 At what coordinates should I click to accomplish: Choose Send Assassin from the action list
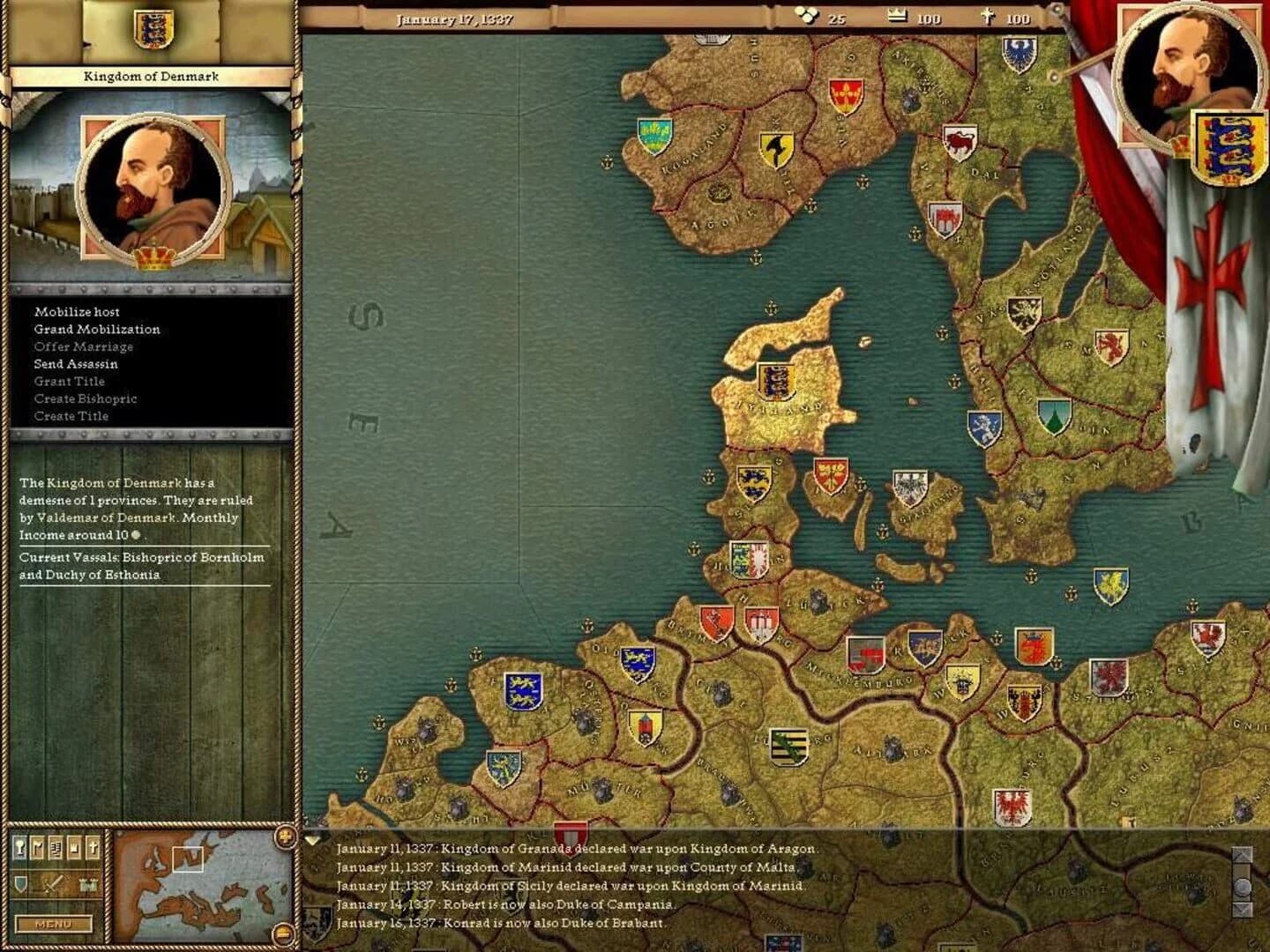74,363
